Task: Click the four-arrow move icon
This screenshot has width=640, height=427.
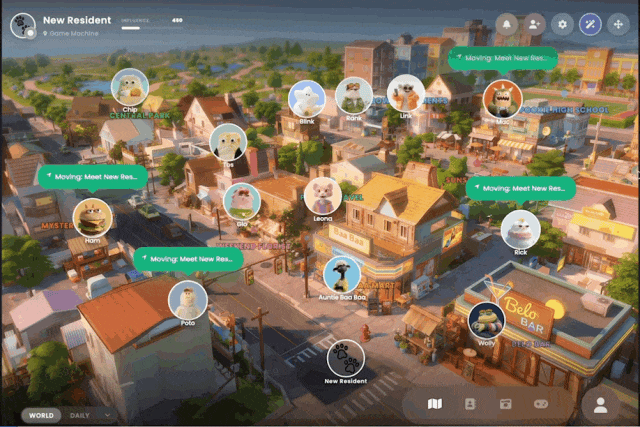Action: pos(619,24)
